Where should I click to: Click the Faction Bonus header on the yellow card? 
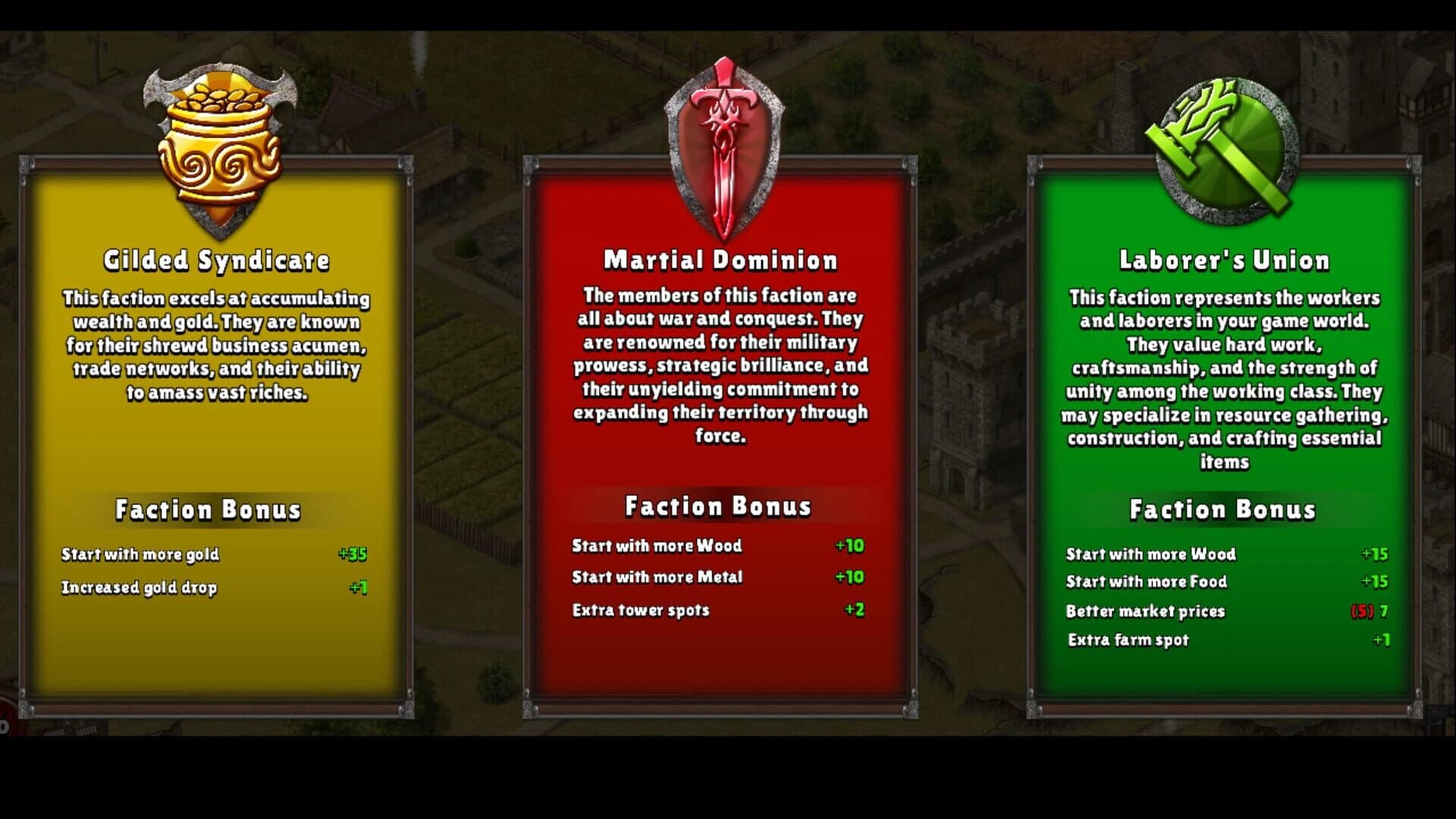209,510
